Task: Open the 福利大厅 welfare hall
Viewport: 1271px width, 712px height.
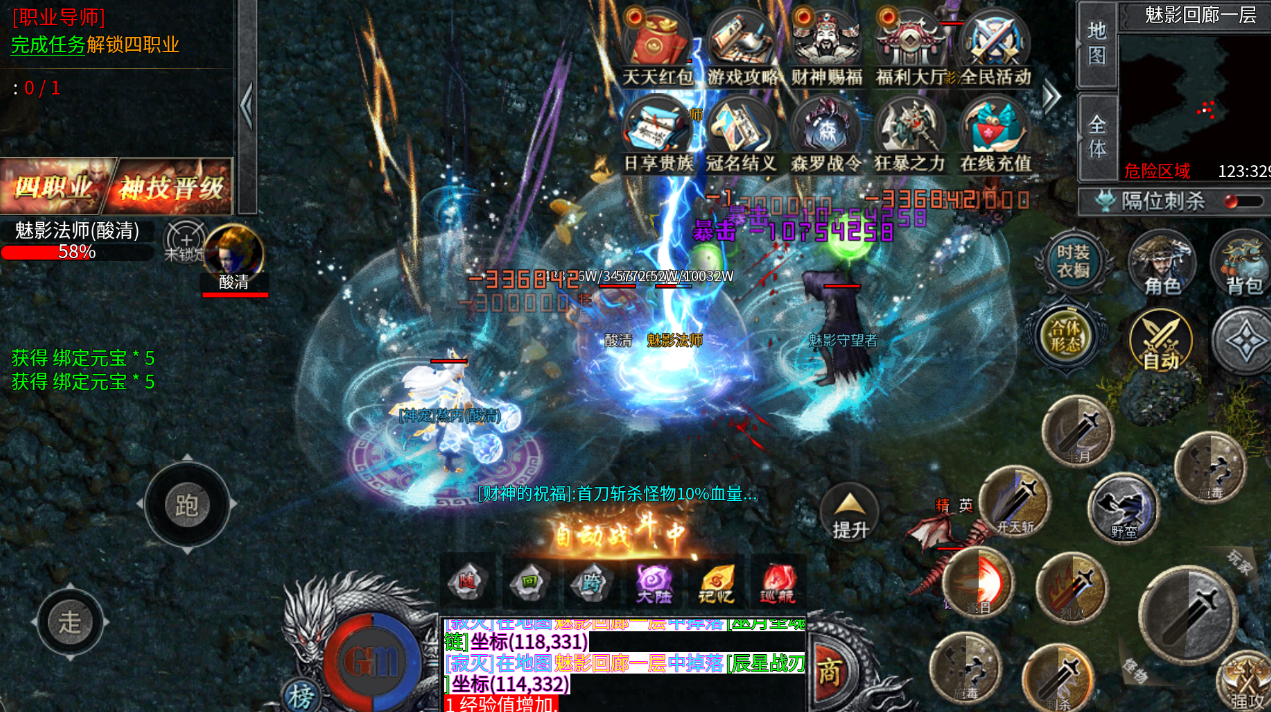Action: click(910, 45)
